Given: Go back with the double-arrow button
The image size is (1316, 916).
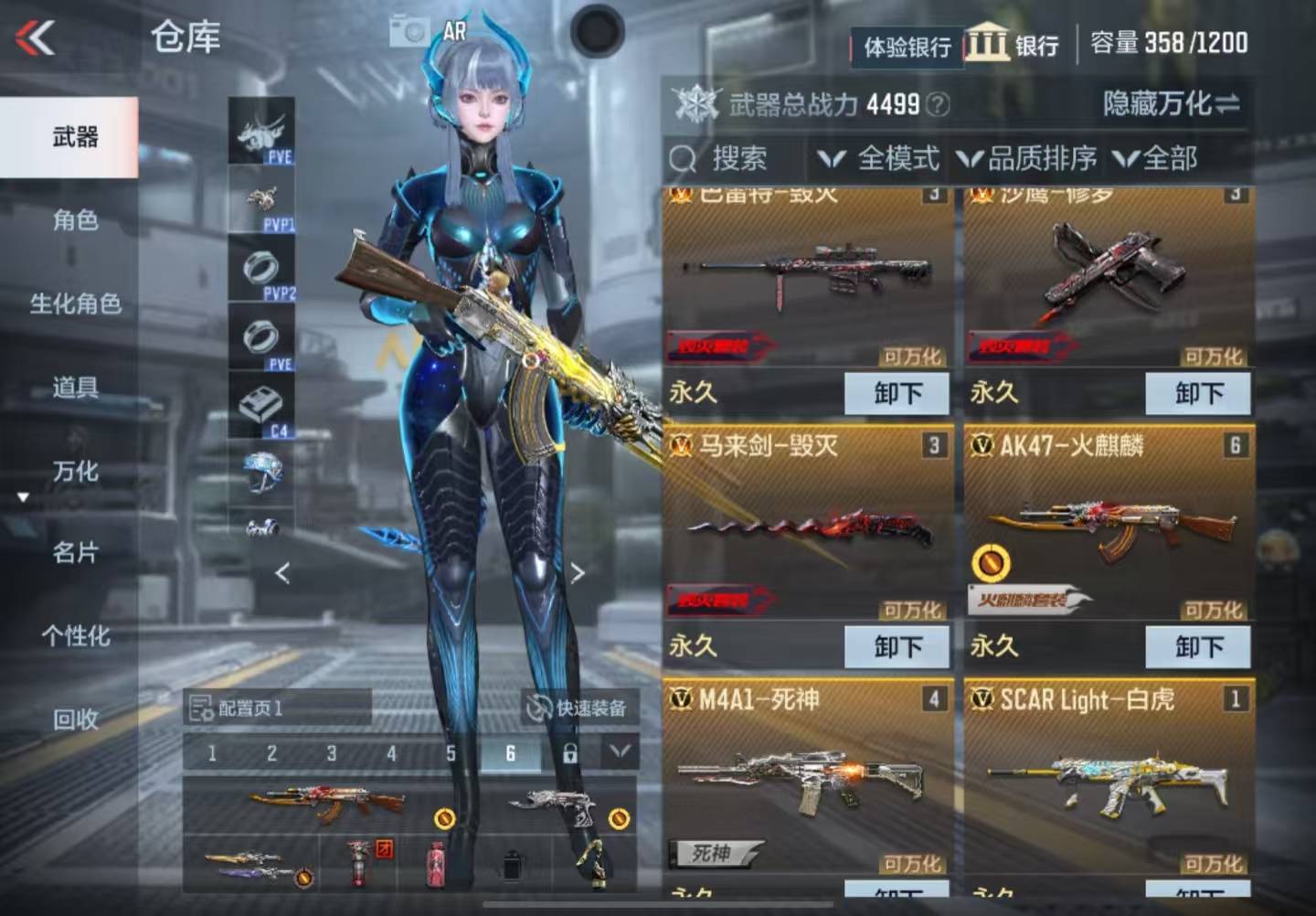Looking at the screenshot, I should pos(35,38).
